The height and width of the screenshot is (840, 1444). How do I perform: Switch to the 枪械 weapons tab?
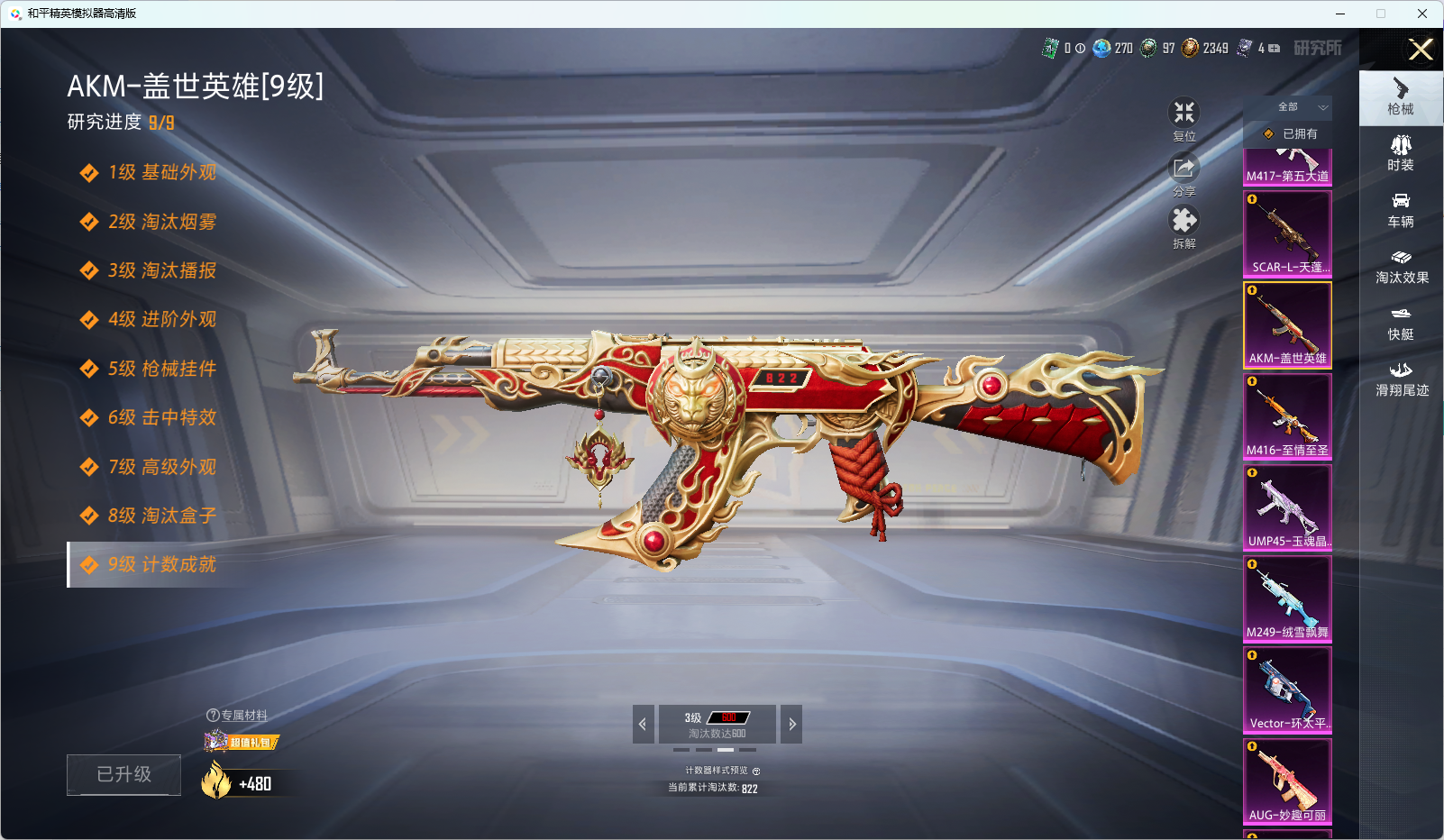[1401, 97]
